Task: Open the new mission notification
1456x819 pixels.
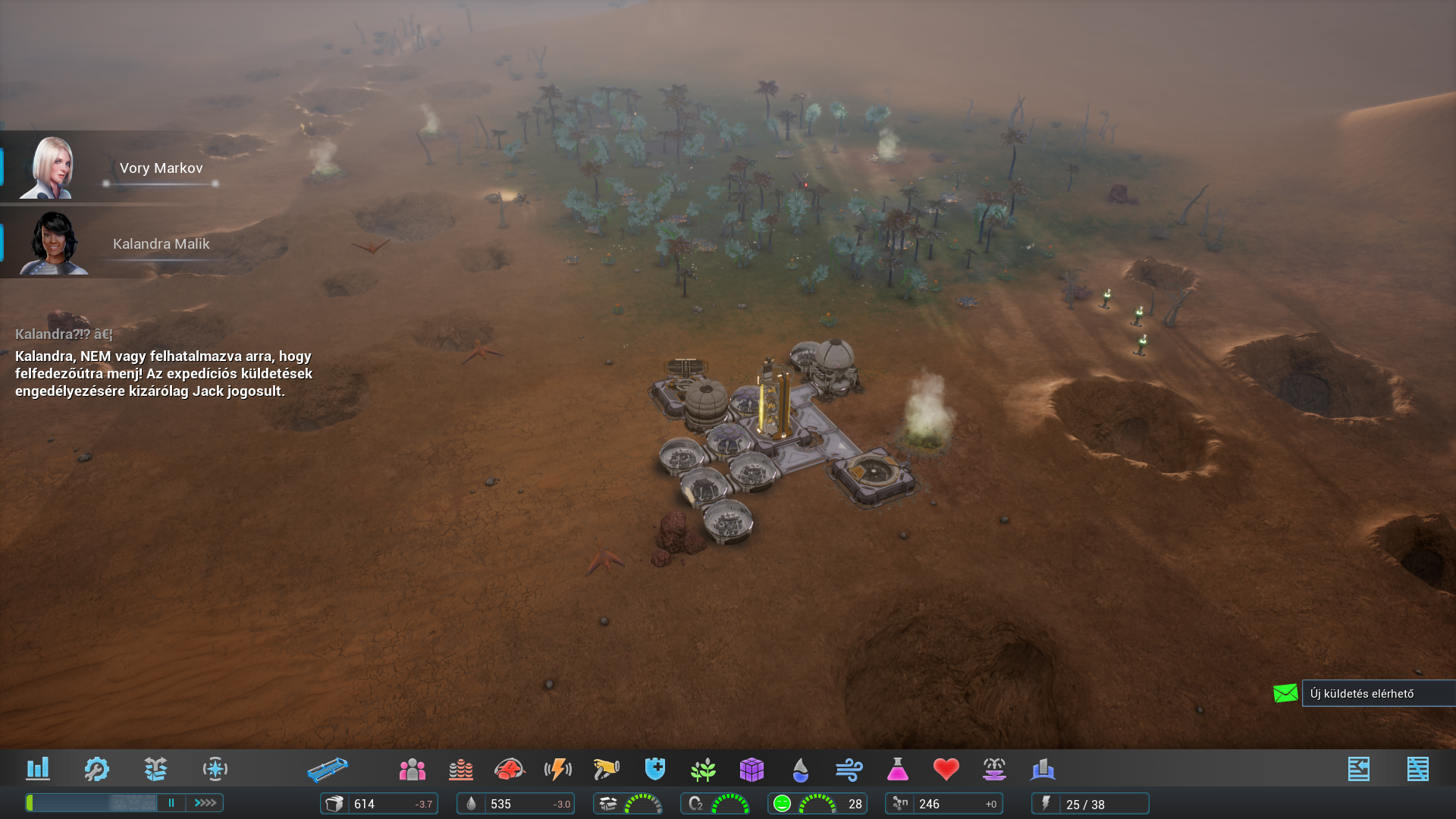Action: (x=1362, y=693)
